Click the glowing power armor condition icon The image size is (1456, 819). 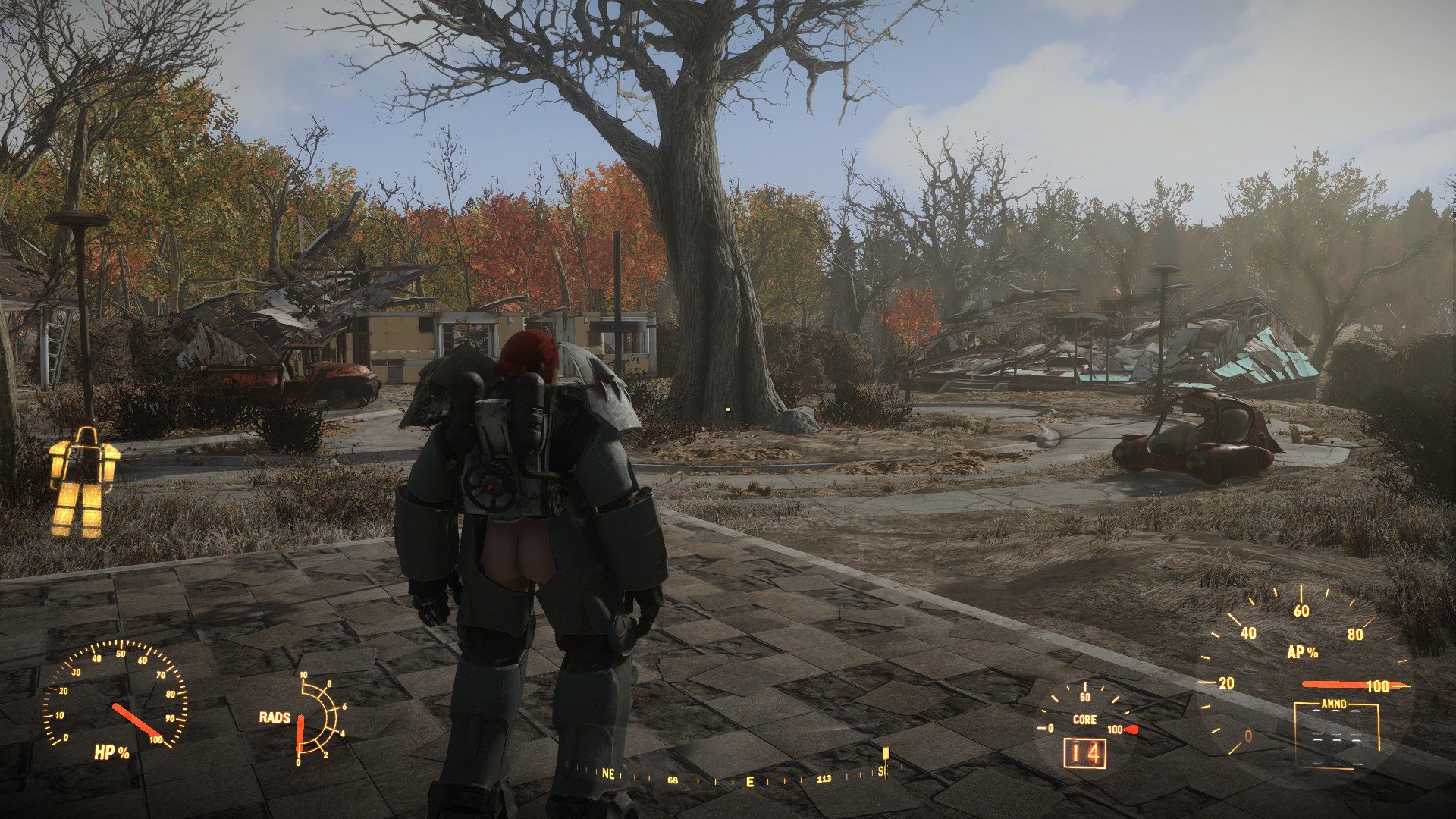click(83, 483)
